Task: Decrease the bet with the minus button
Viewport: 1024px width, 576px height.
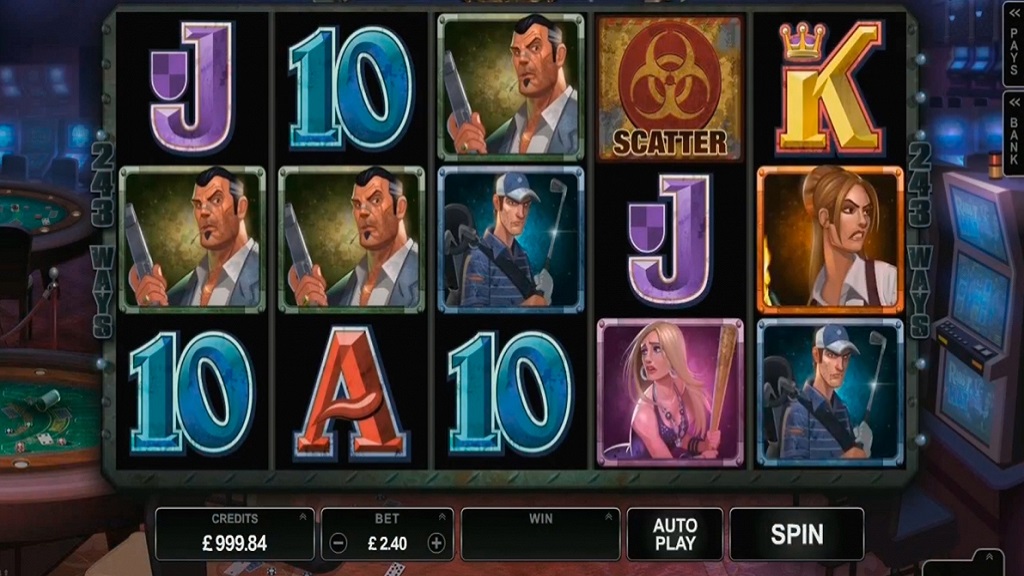Action: pos(339,544)
